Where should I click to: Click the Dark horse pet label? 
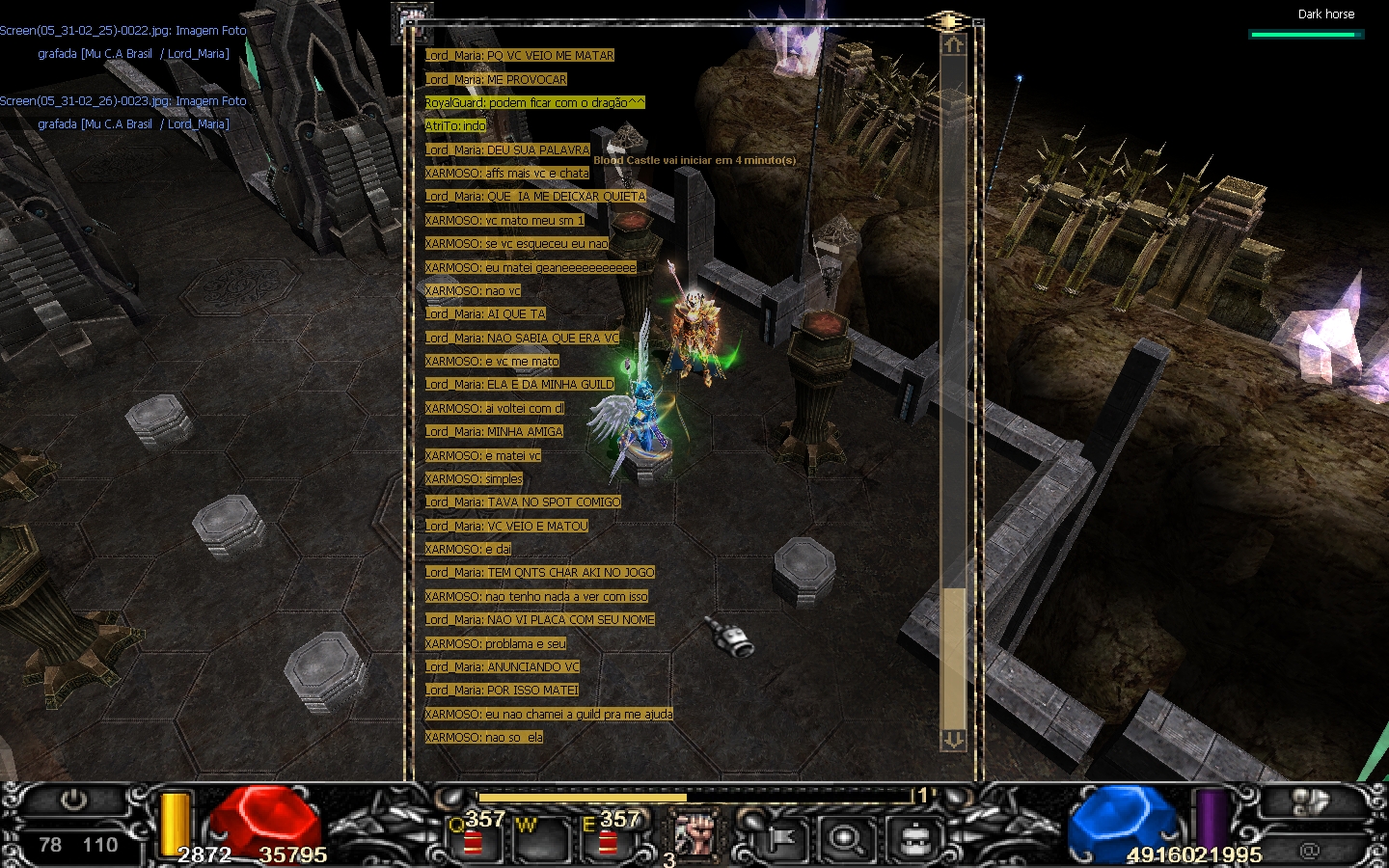(1325, 14)
